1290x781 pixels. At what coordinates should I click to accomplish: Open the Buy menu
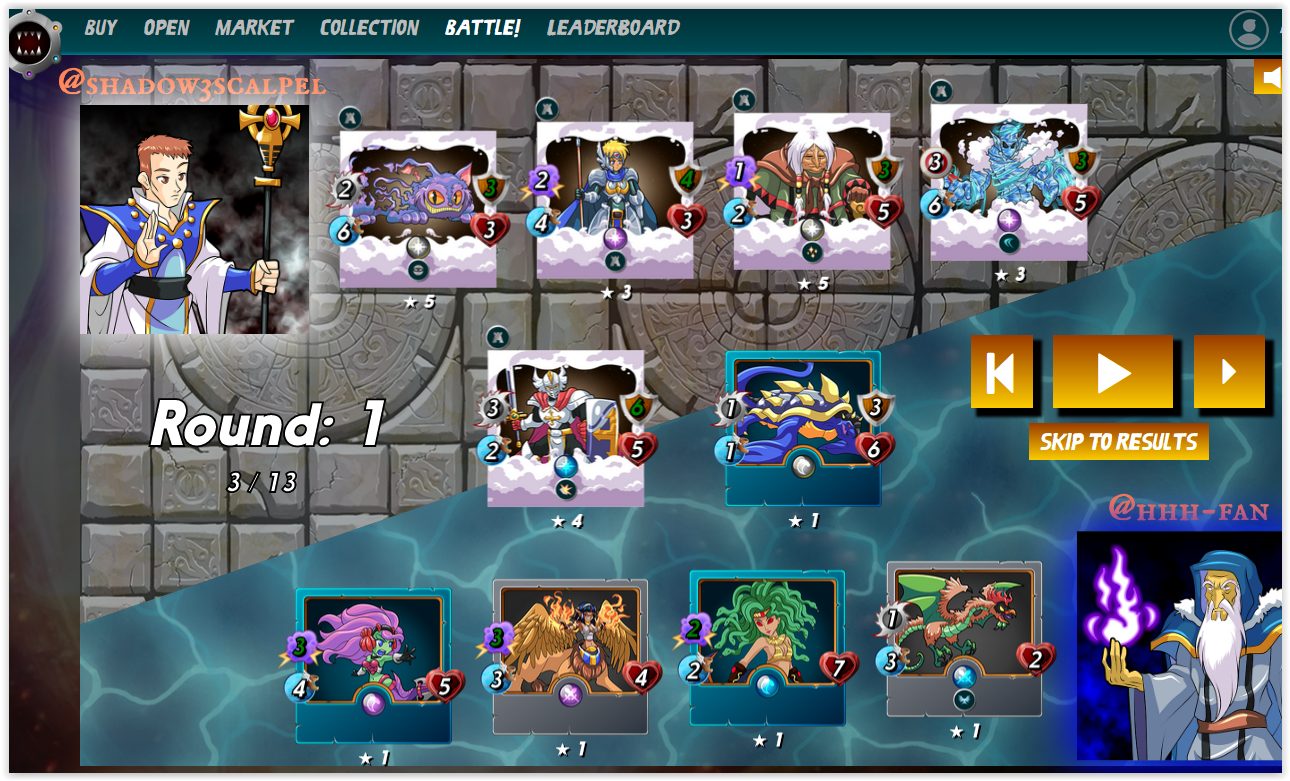click(x=100, y=28)
